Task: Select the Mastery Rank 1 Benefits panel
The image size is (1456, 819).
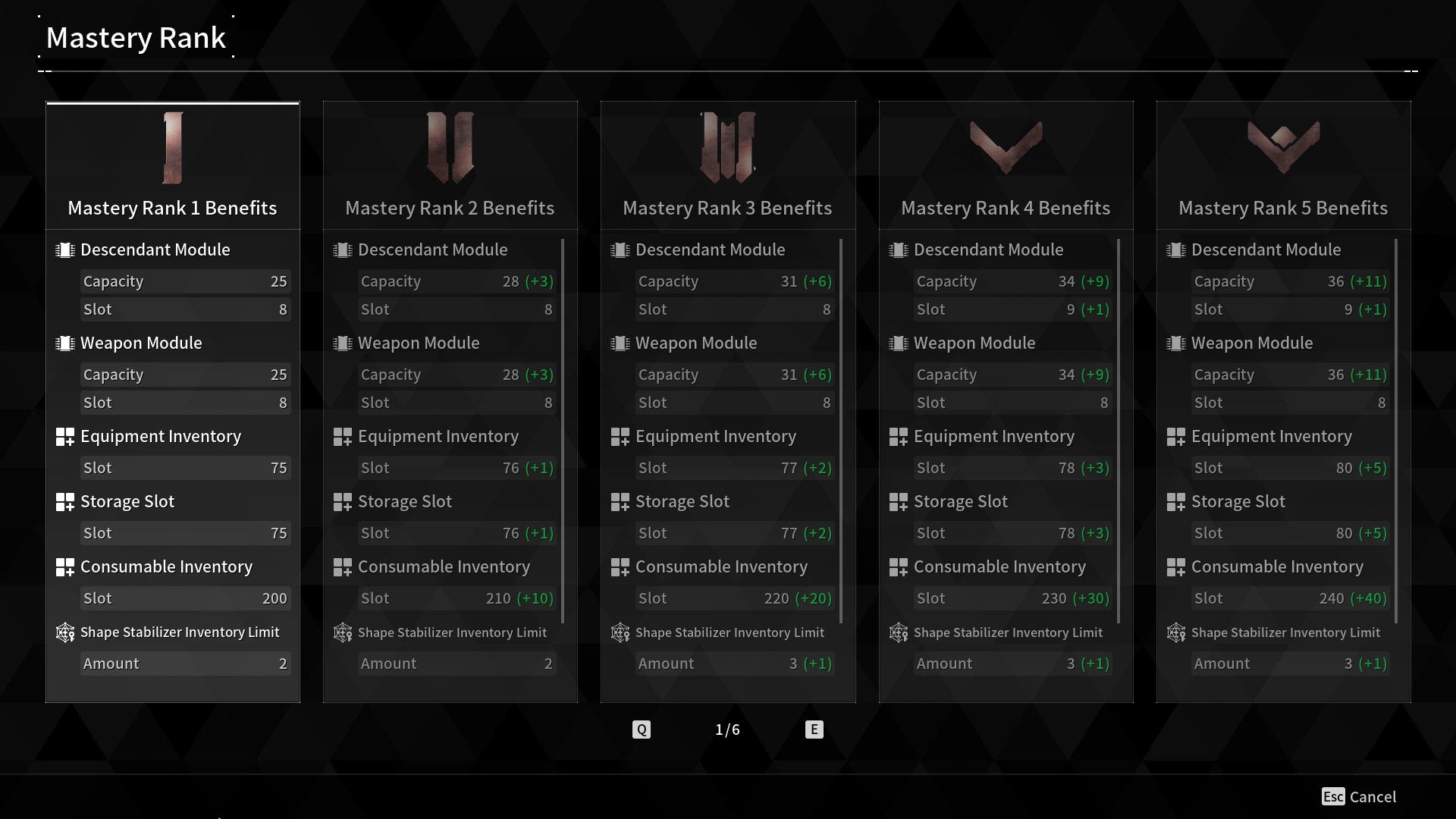Action: point(172,208)
